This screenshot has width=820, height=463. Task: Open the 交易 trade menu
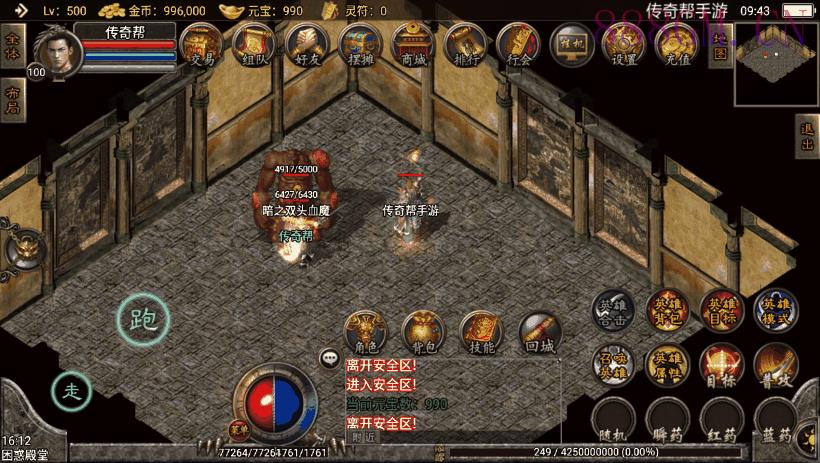tap(200, 45)
